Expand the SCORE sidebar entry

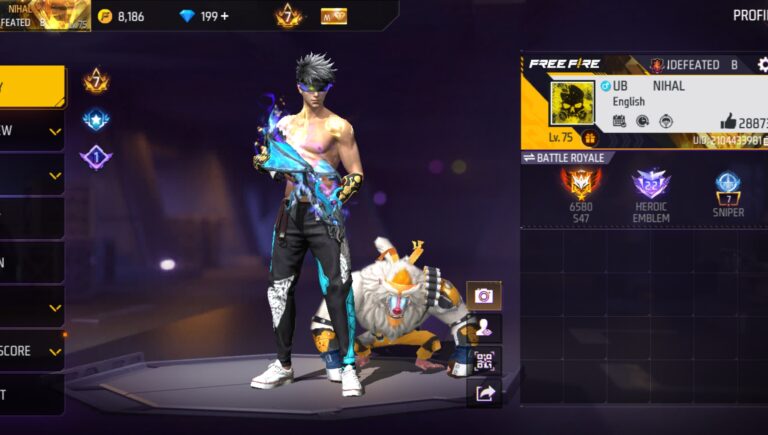point(31,351)
